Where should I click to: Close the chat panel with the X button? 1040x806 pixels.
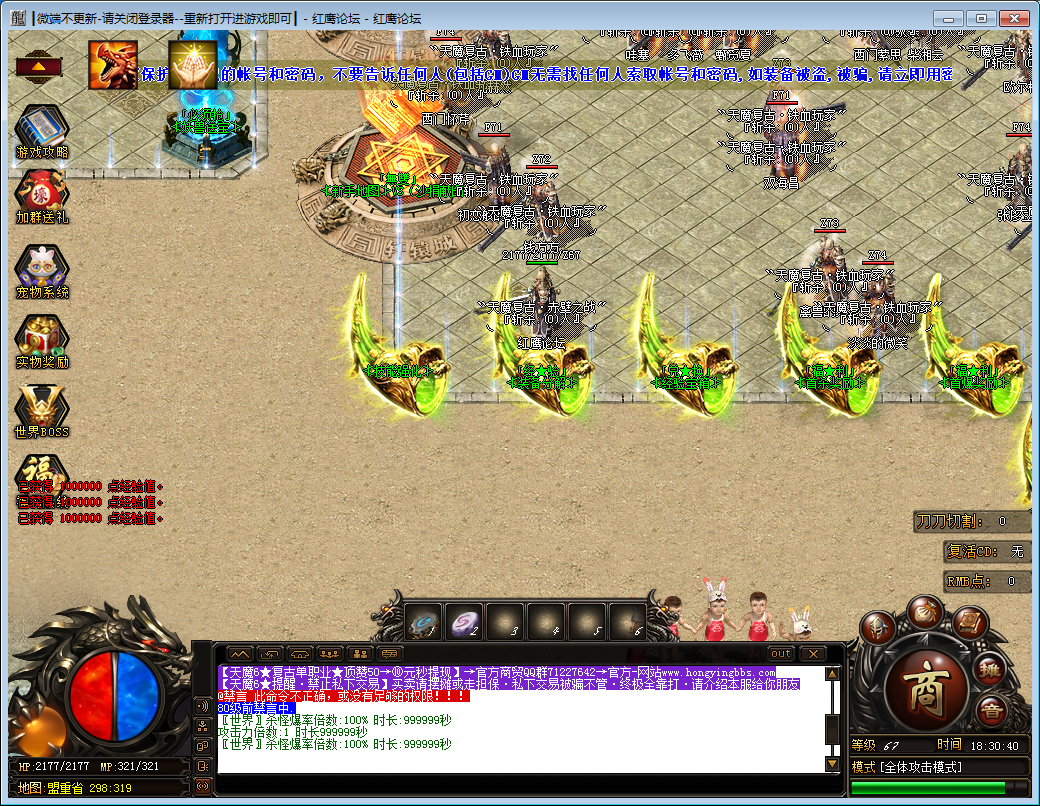(810, 653)
